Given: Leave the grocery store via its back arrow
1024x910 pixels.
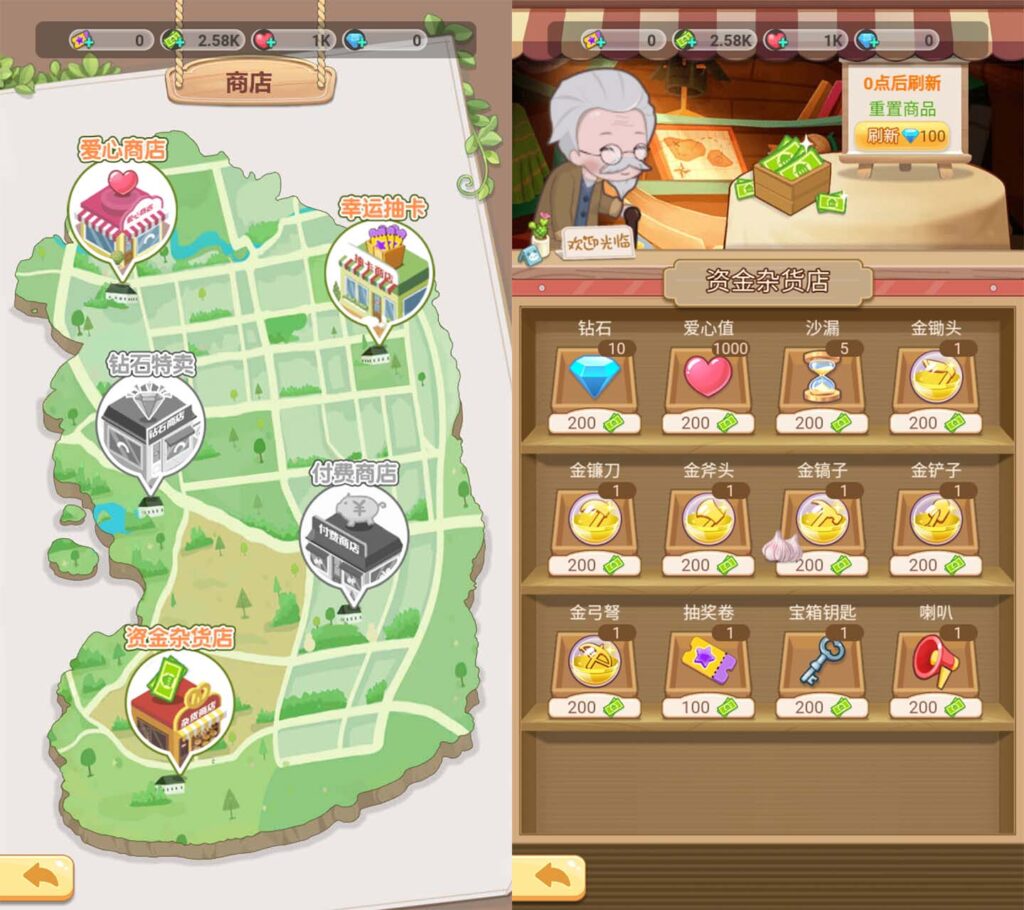Looking at the screenshot, I should point(549,877).
